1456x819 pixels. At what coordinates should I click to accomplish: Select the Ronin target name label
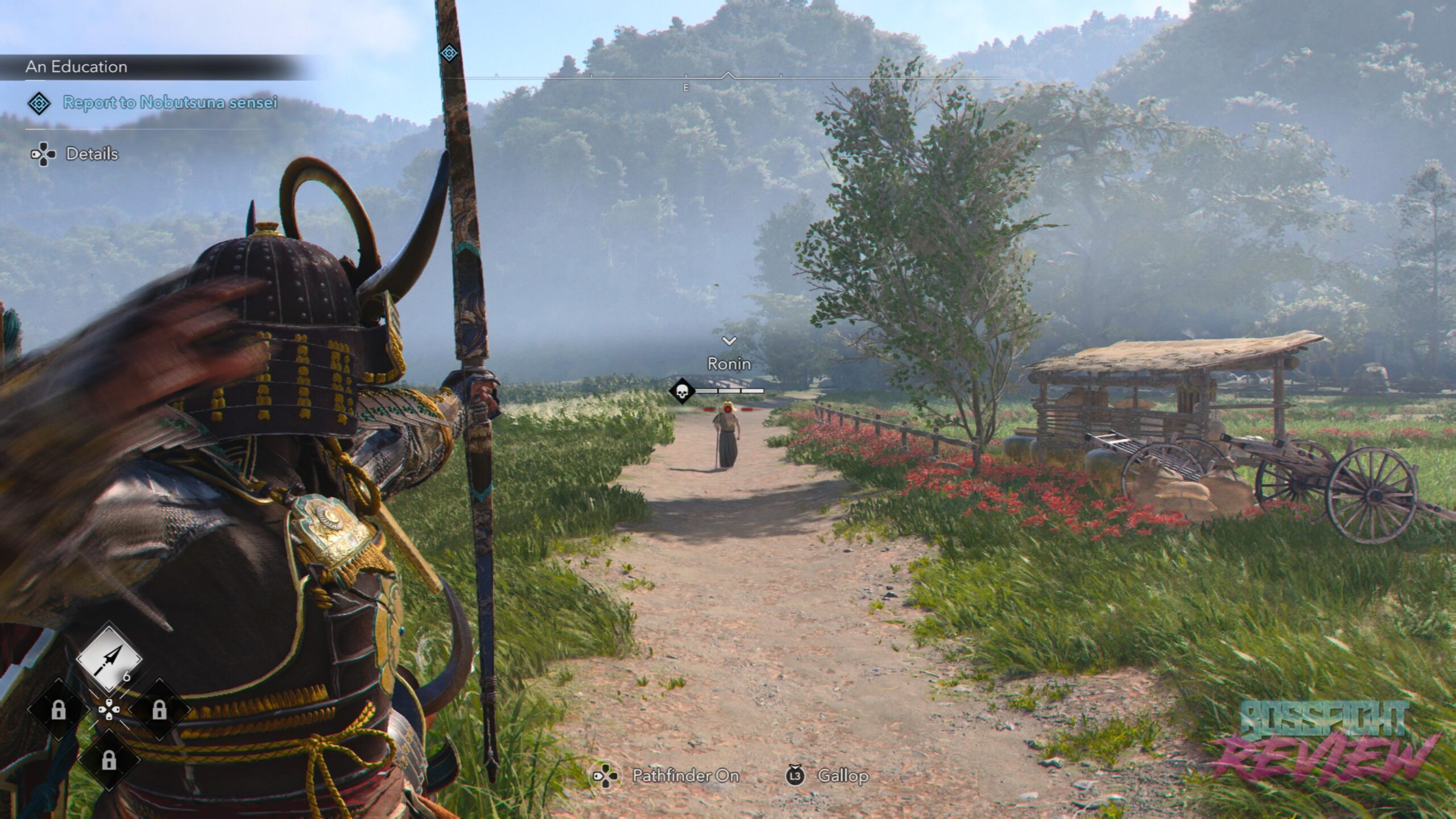point(729,364)
